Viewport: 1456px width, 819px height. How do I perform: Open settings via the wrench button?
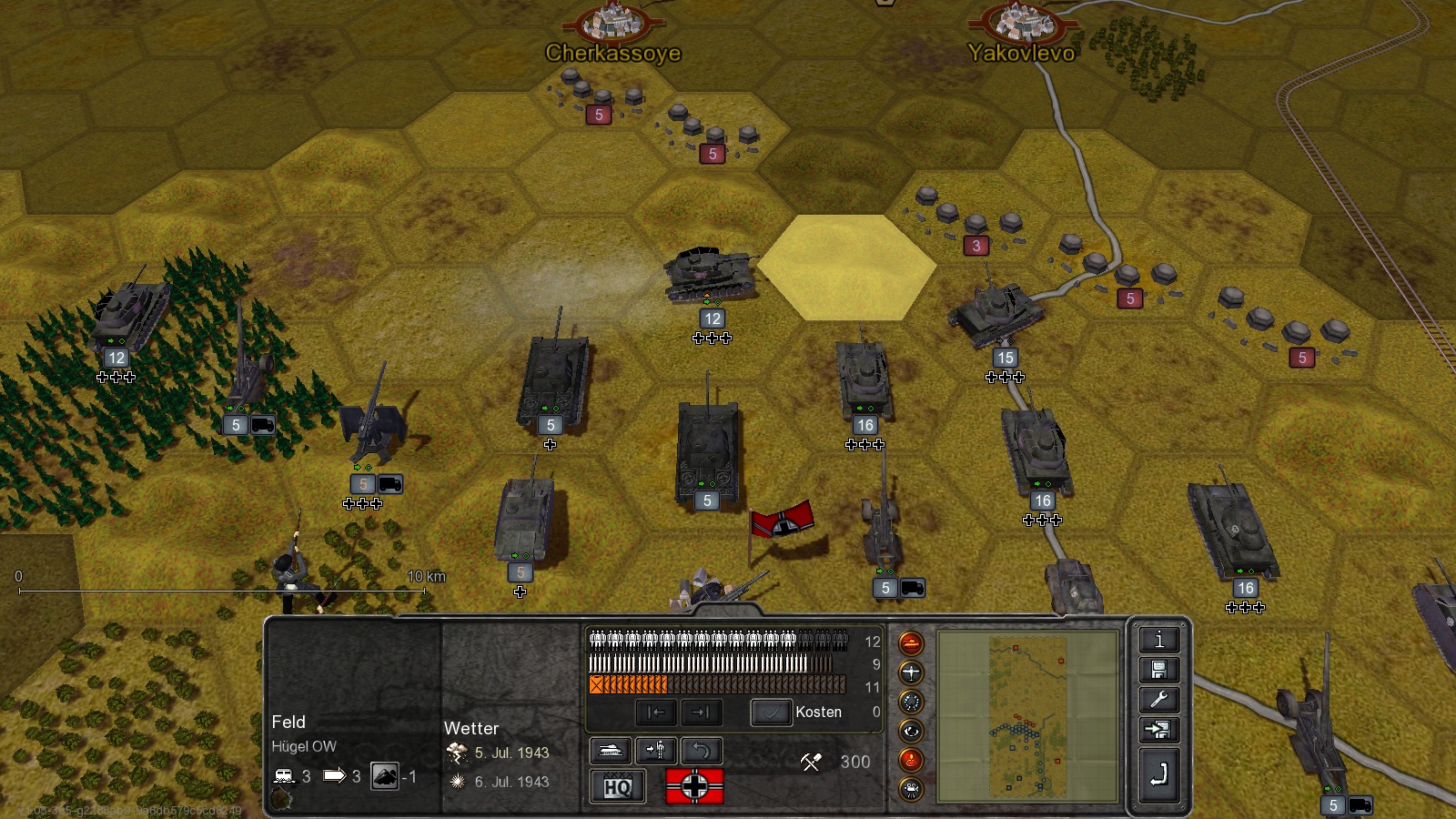tap(1158, 700)
